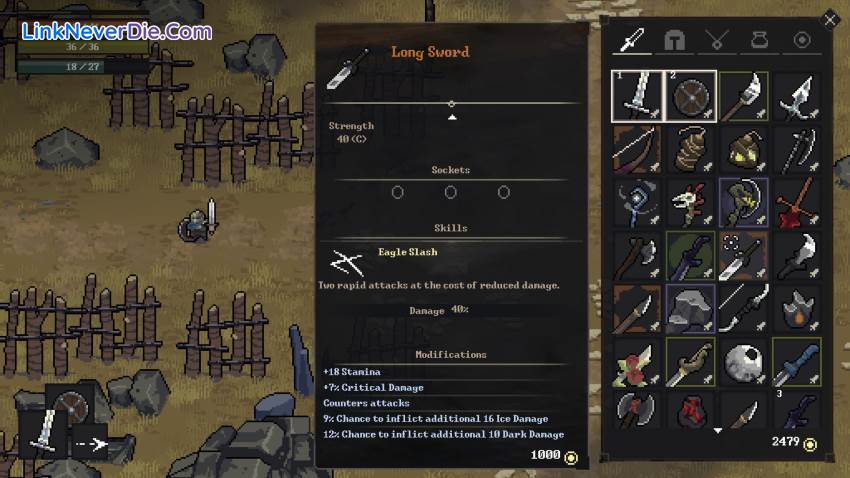Select the Long Sword in slot 1

pos(636,96)
